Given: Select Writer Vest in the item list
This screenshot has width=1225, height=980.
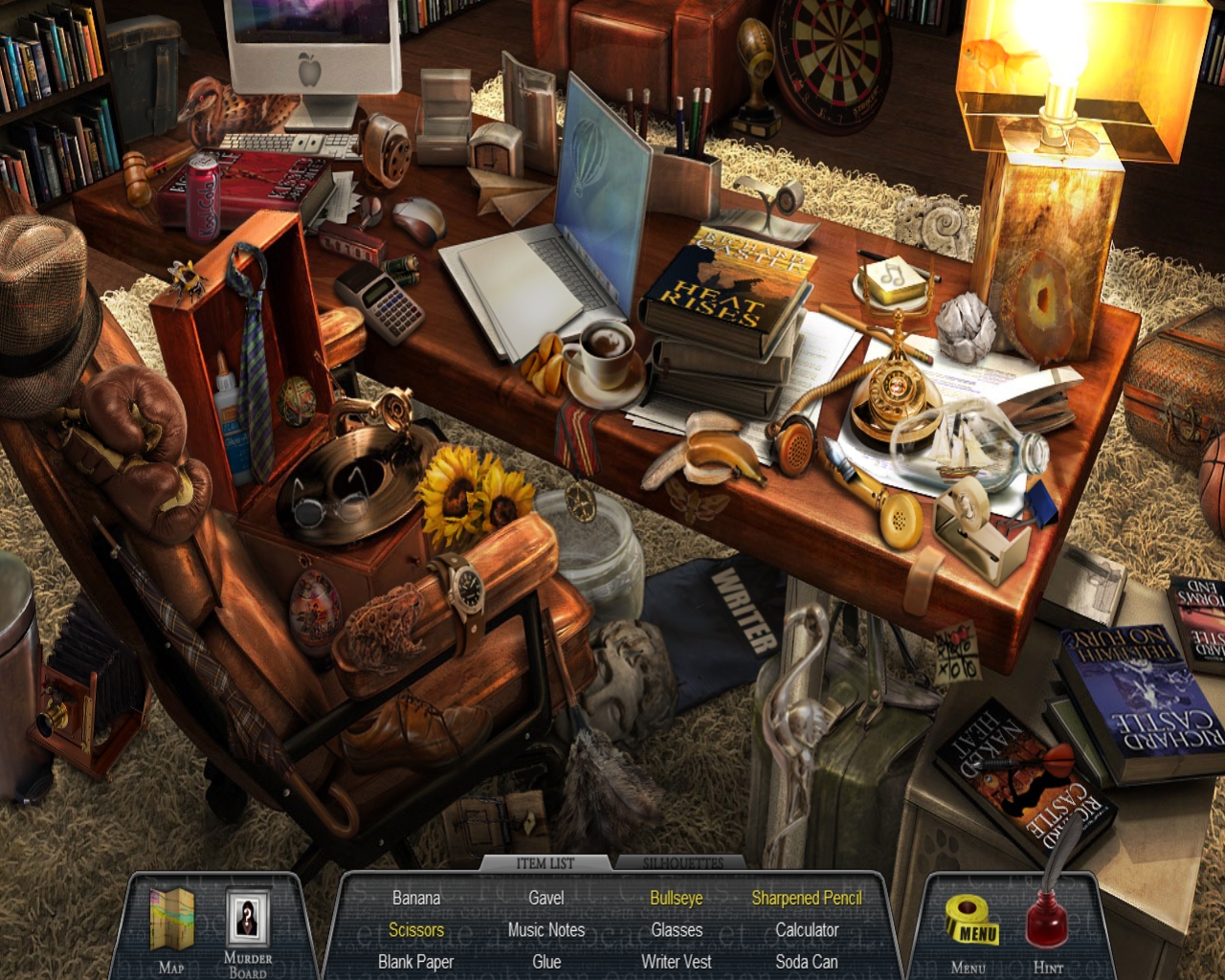Looking at the screenshot, I should [677, 962].
